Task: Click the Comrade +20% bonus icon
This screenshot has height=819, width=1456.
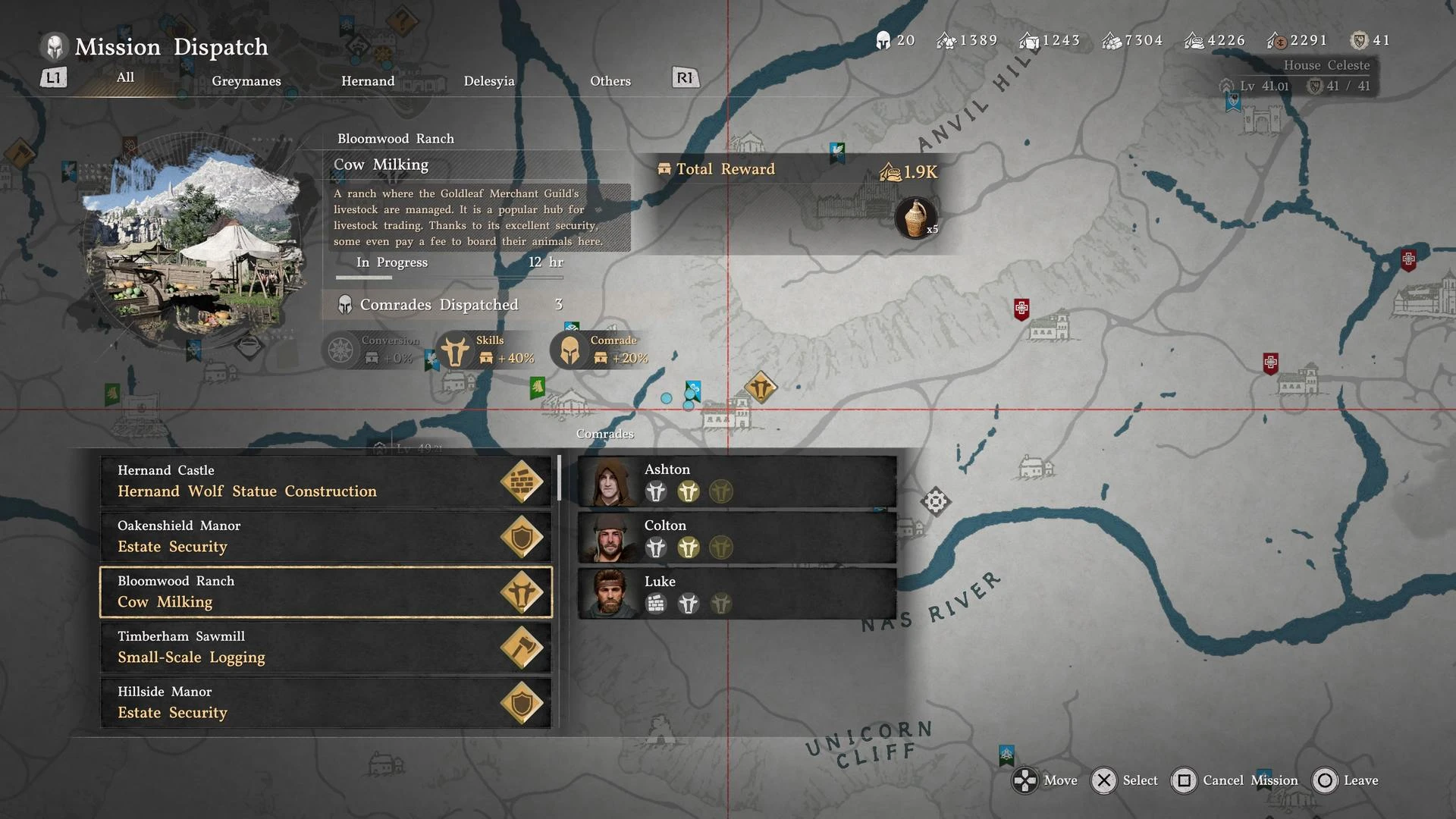Action: coord(570,350)
